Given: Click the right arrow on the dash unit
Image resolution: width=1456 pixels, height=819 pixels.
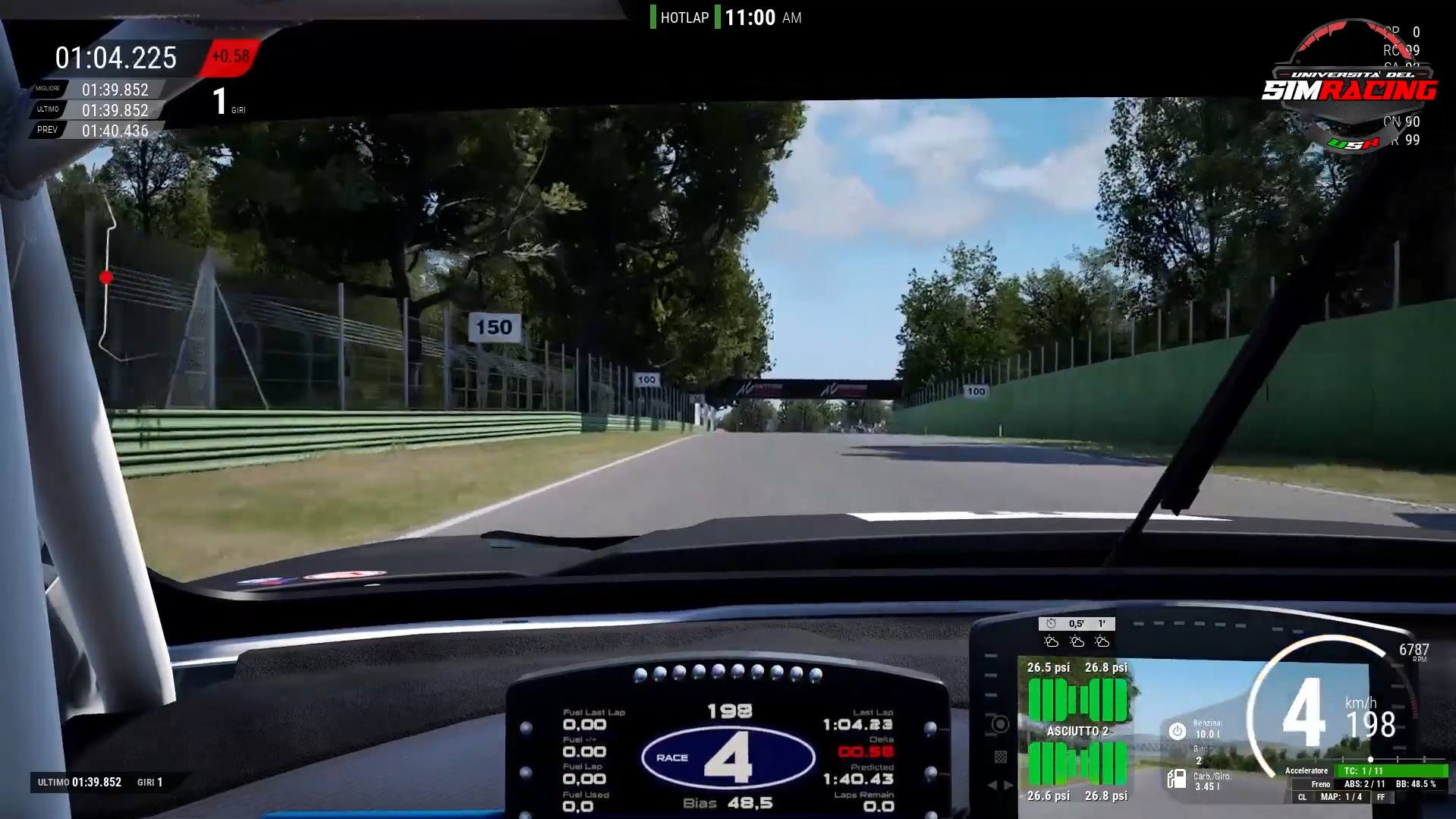Looking at the screenshot, I should 1008,784.
